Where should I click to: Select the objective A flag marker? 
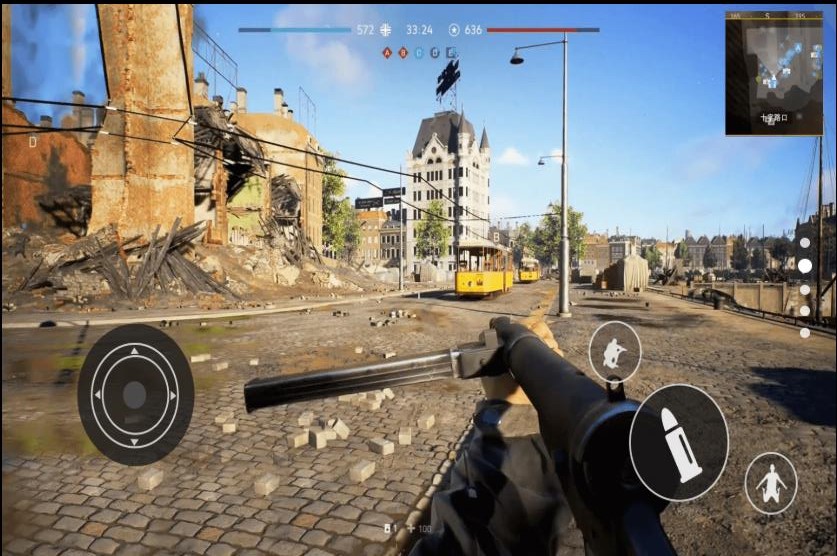tap(387, 52)
